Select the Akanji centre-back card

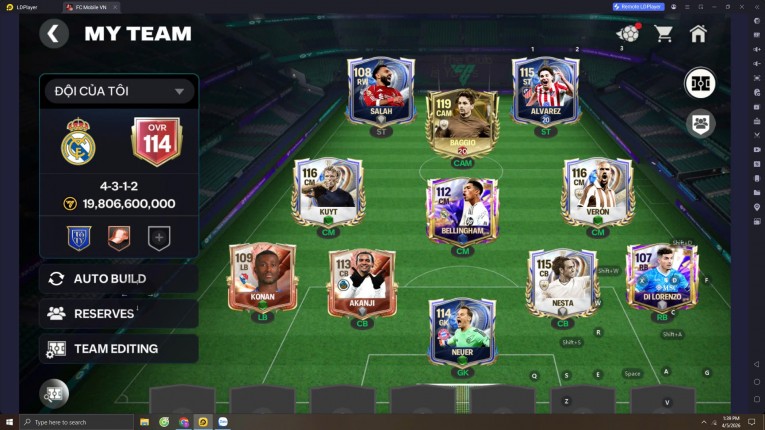click(x=362, y=284)
